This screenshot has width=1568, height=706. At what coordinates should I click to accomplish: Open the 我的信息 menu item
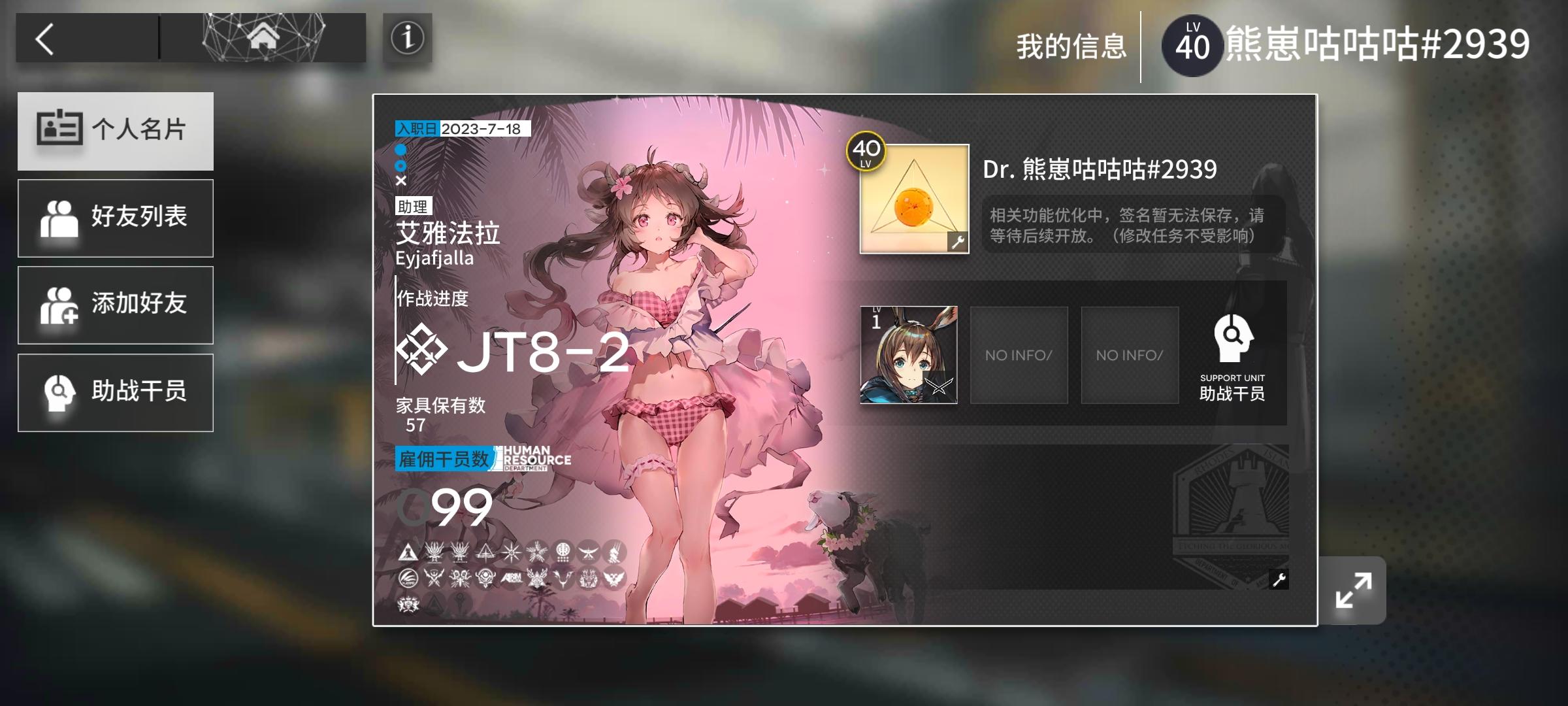[1071, 44]
